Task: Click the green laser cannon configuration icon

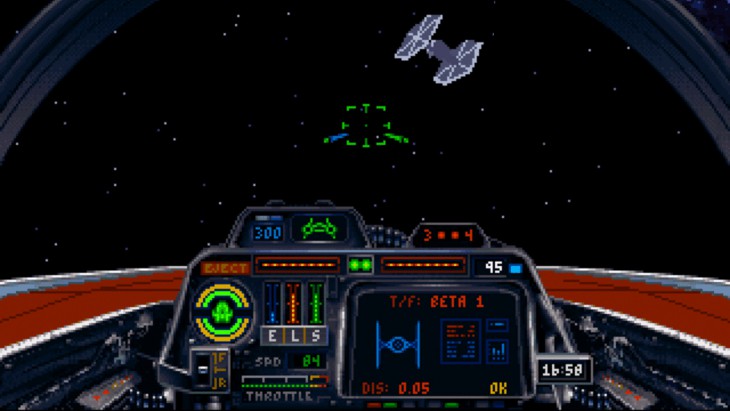Action: (x=323, y=230)
